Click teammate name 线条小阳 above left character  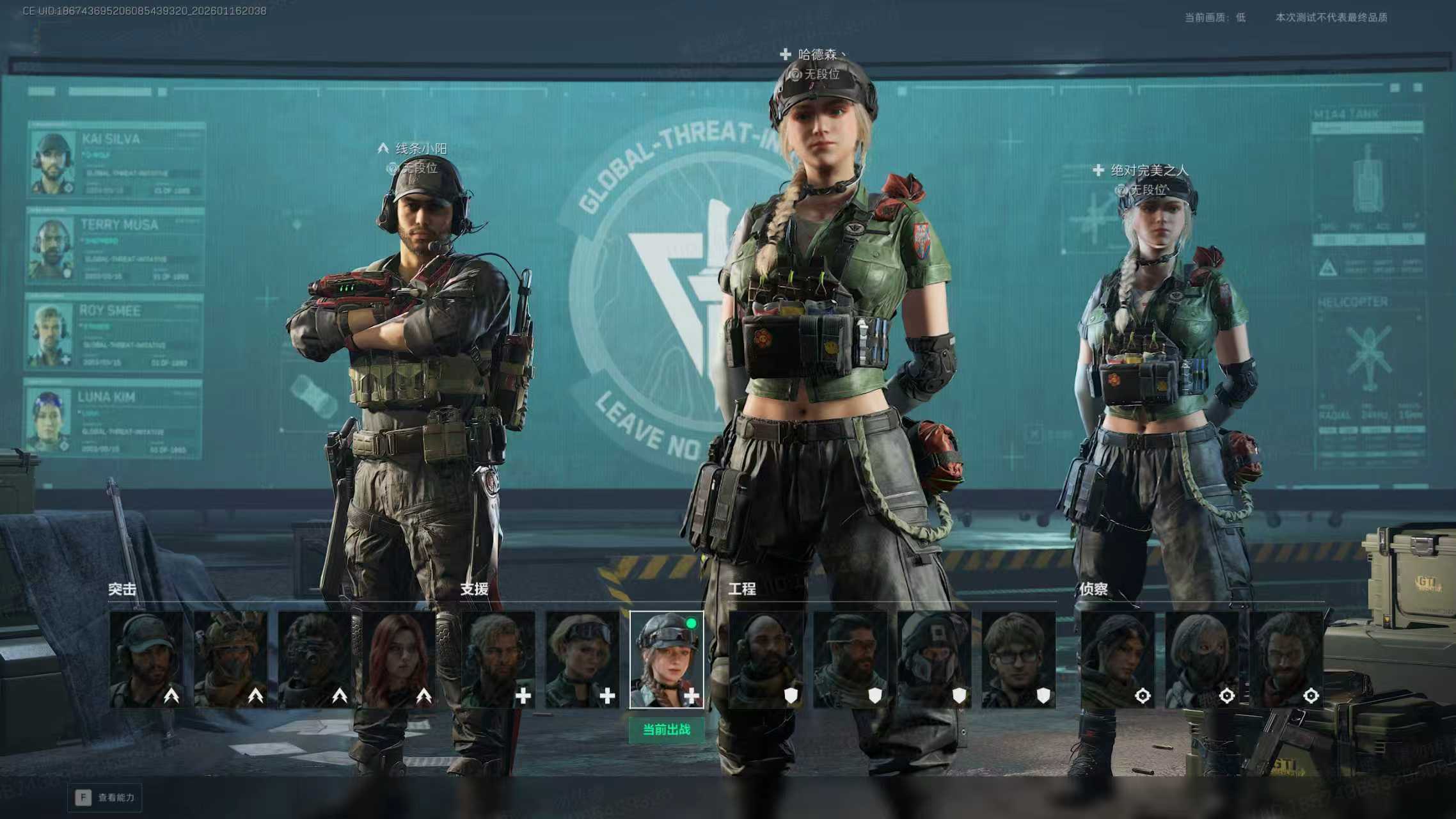coord(421,149)
